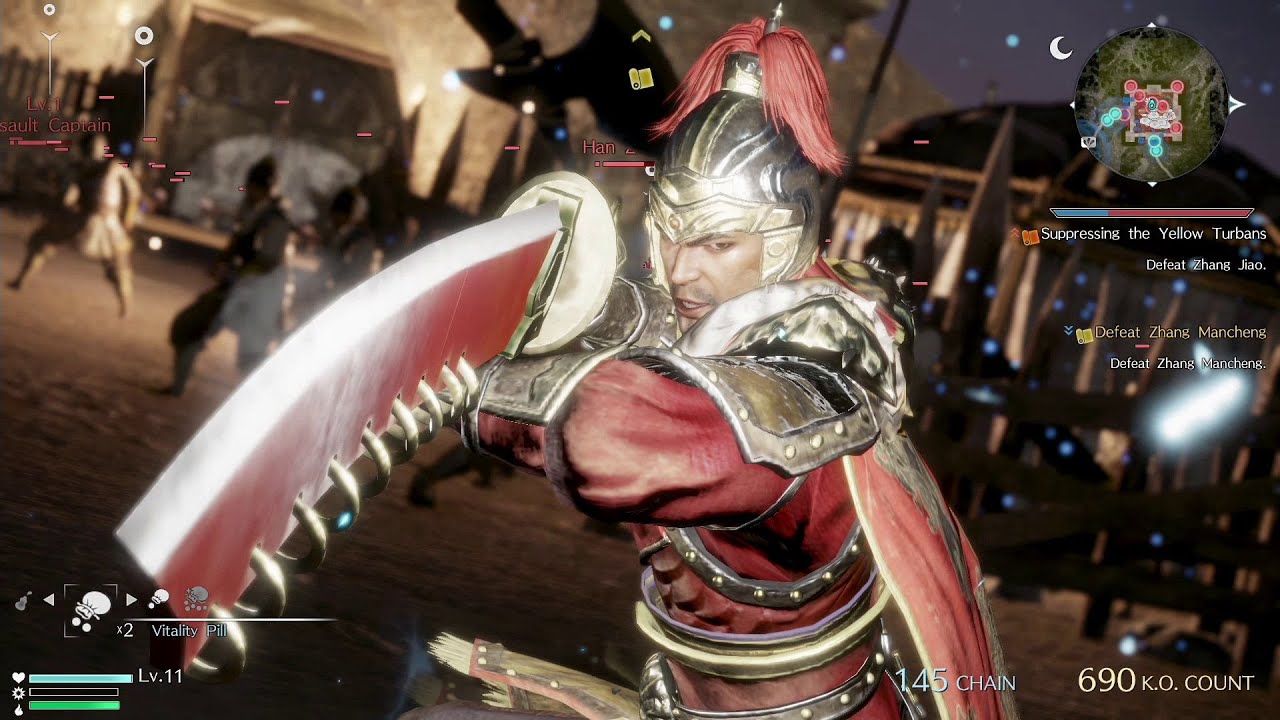Select the rightmost medicine item icon
This screenshot has width=1280, height=720.
[x=196, y=599]
